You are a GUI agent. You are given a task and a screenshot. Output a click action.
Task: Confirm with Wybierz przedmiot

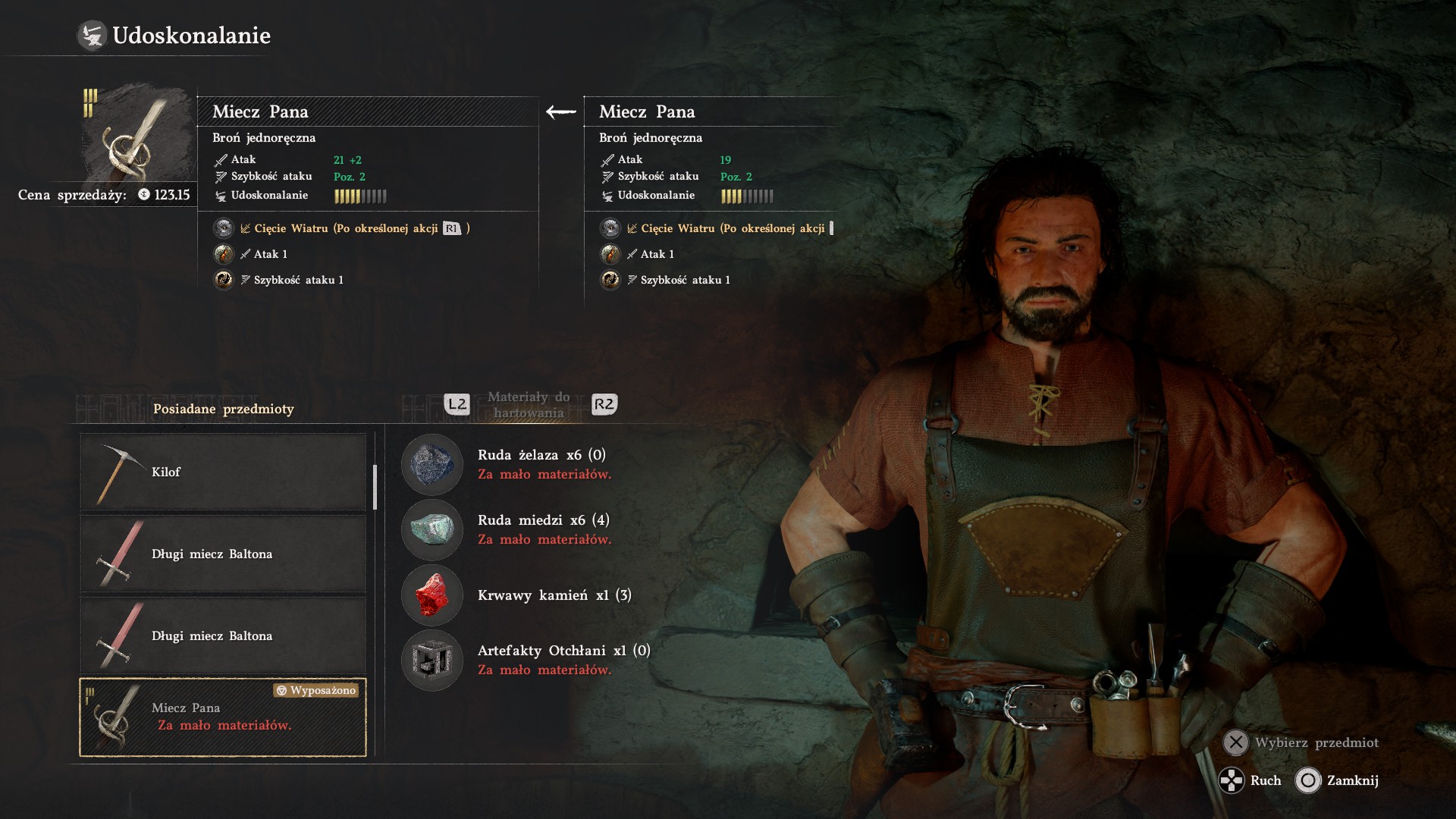coord(1302,742)
